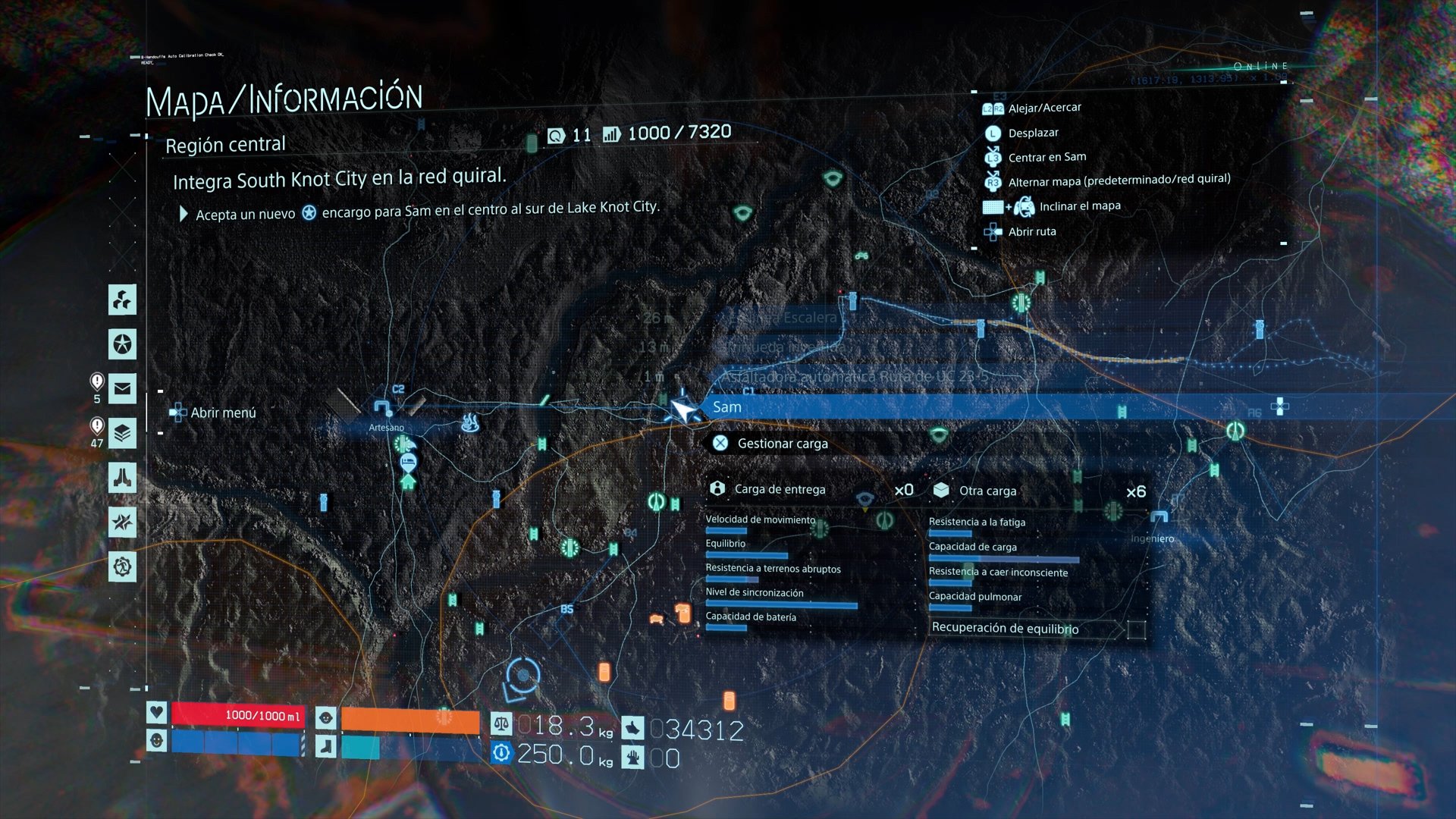Viewport: 1456px width, 819px height.
Task: Select the circular blue target map marker
Action: [523, 674]
